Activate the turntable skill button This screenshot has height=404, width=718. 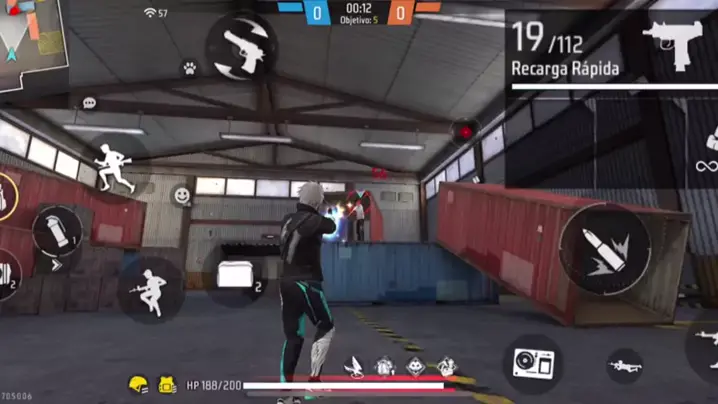click(532, 364)
